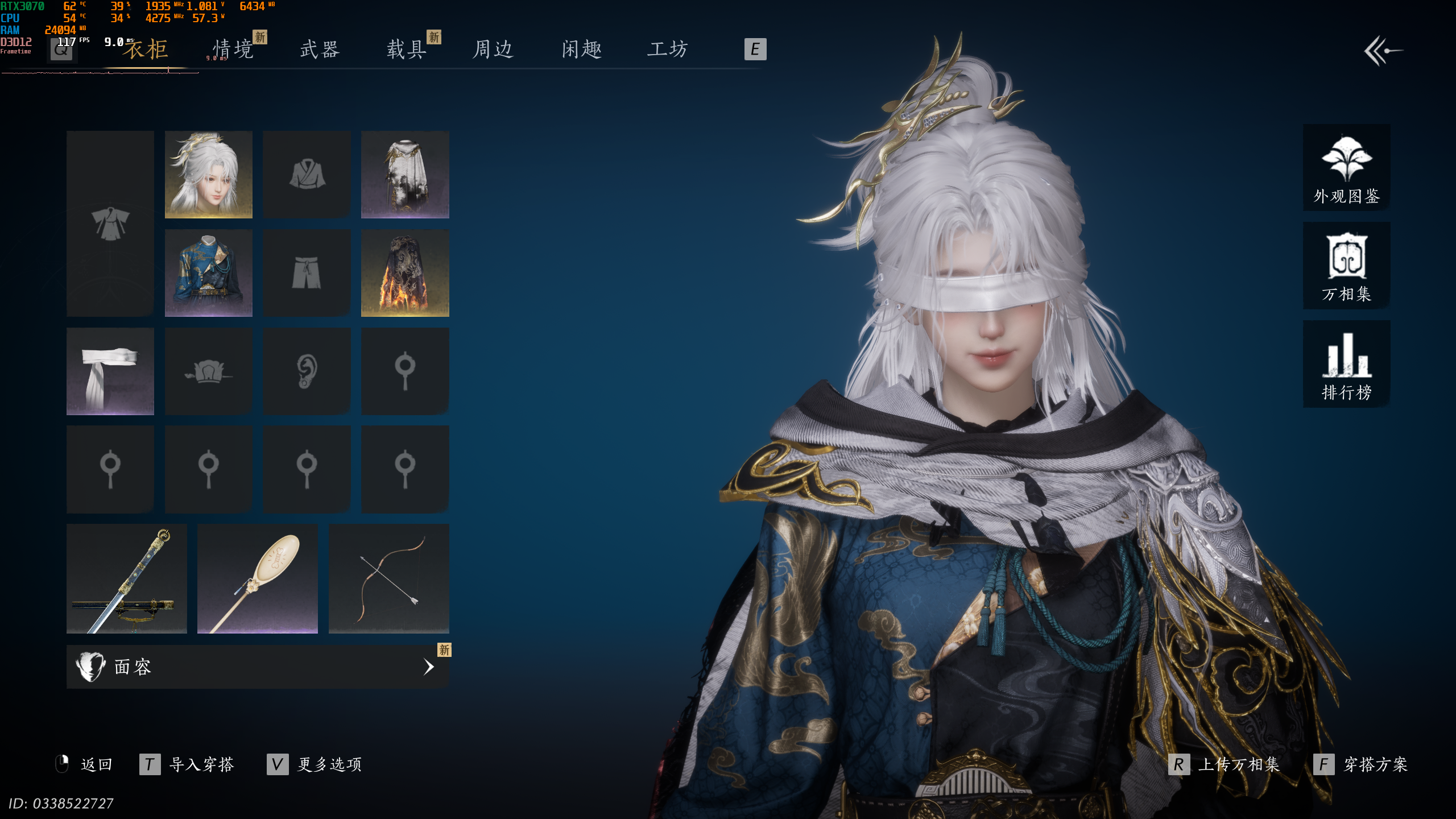Open 穿搭方案 outfit presets
The height and width of the screenshot is (819, 1456).
tap(1375, 764)
